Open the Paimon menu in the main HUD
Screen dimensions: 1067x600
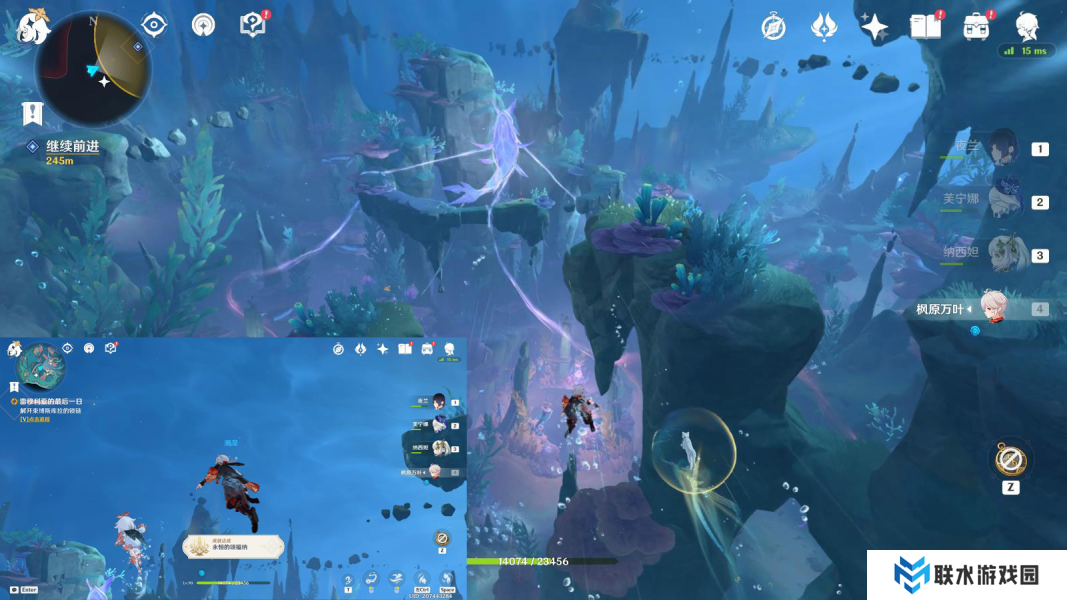tap(32, 24)
